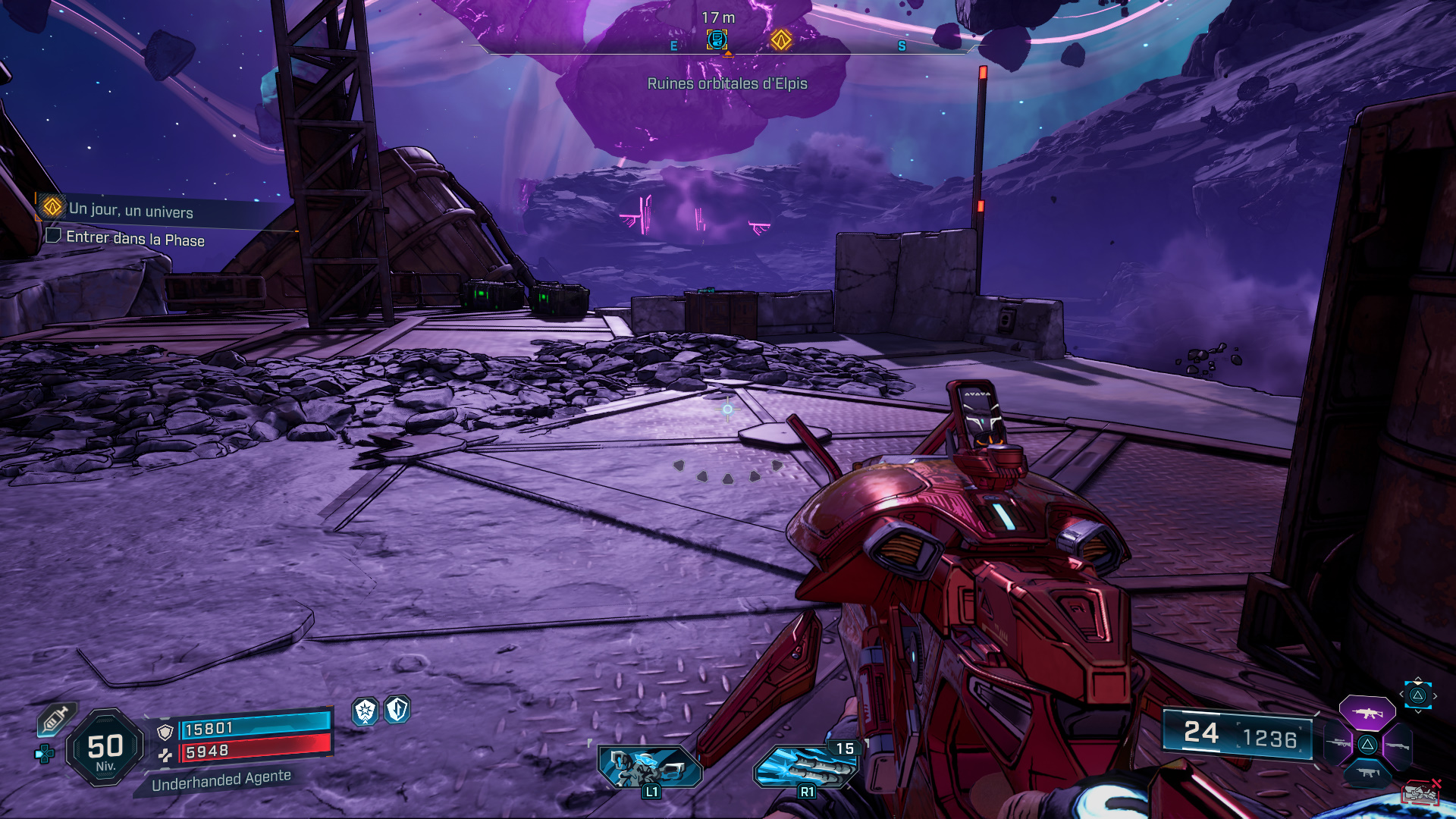Tick the "Entrer dans la Phase" objective checkbox
1456x819 pixels.
click(x=53, y=235)
